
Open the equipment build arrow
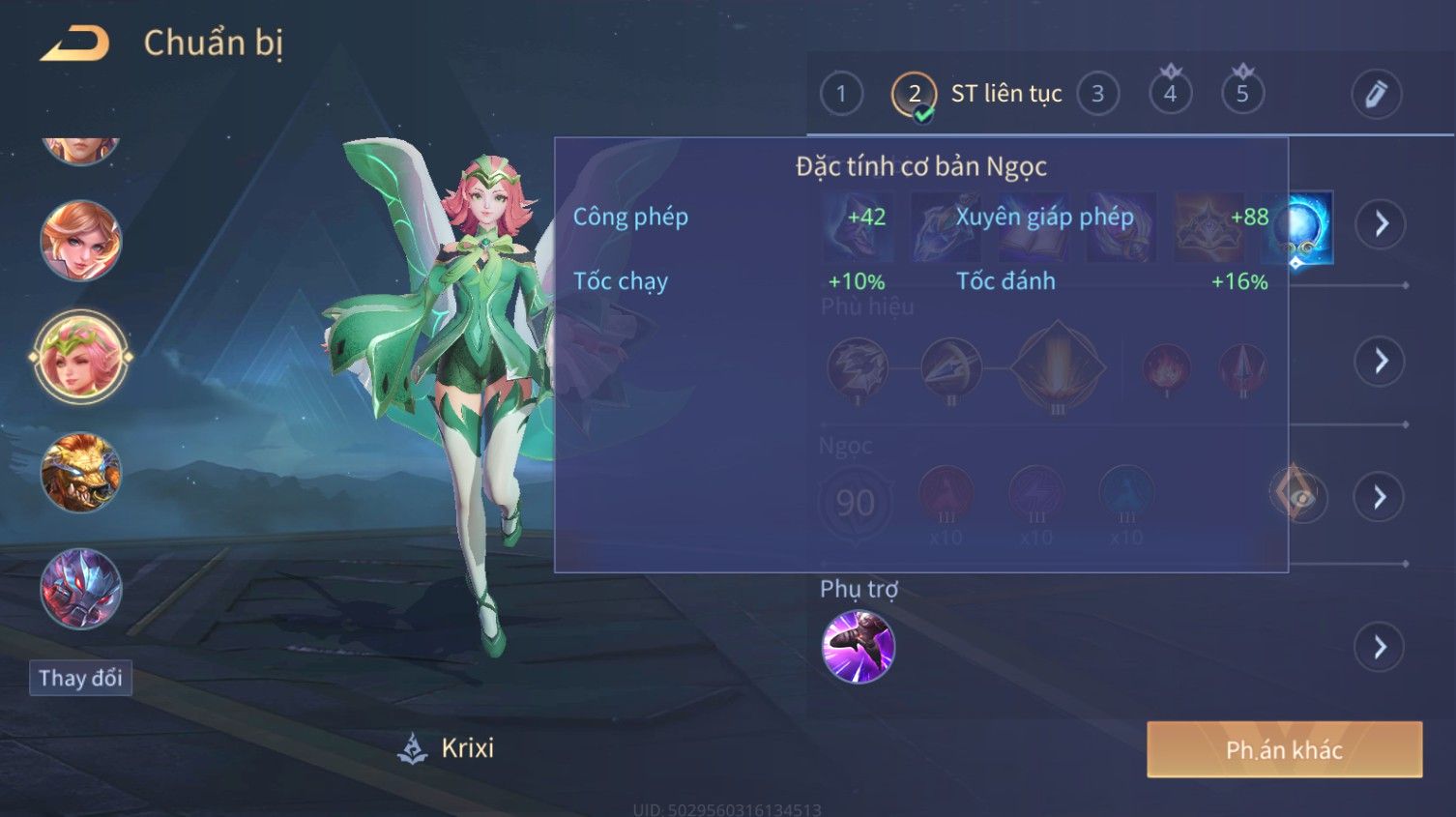pyautogui.click(x=1380, y=224)
